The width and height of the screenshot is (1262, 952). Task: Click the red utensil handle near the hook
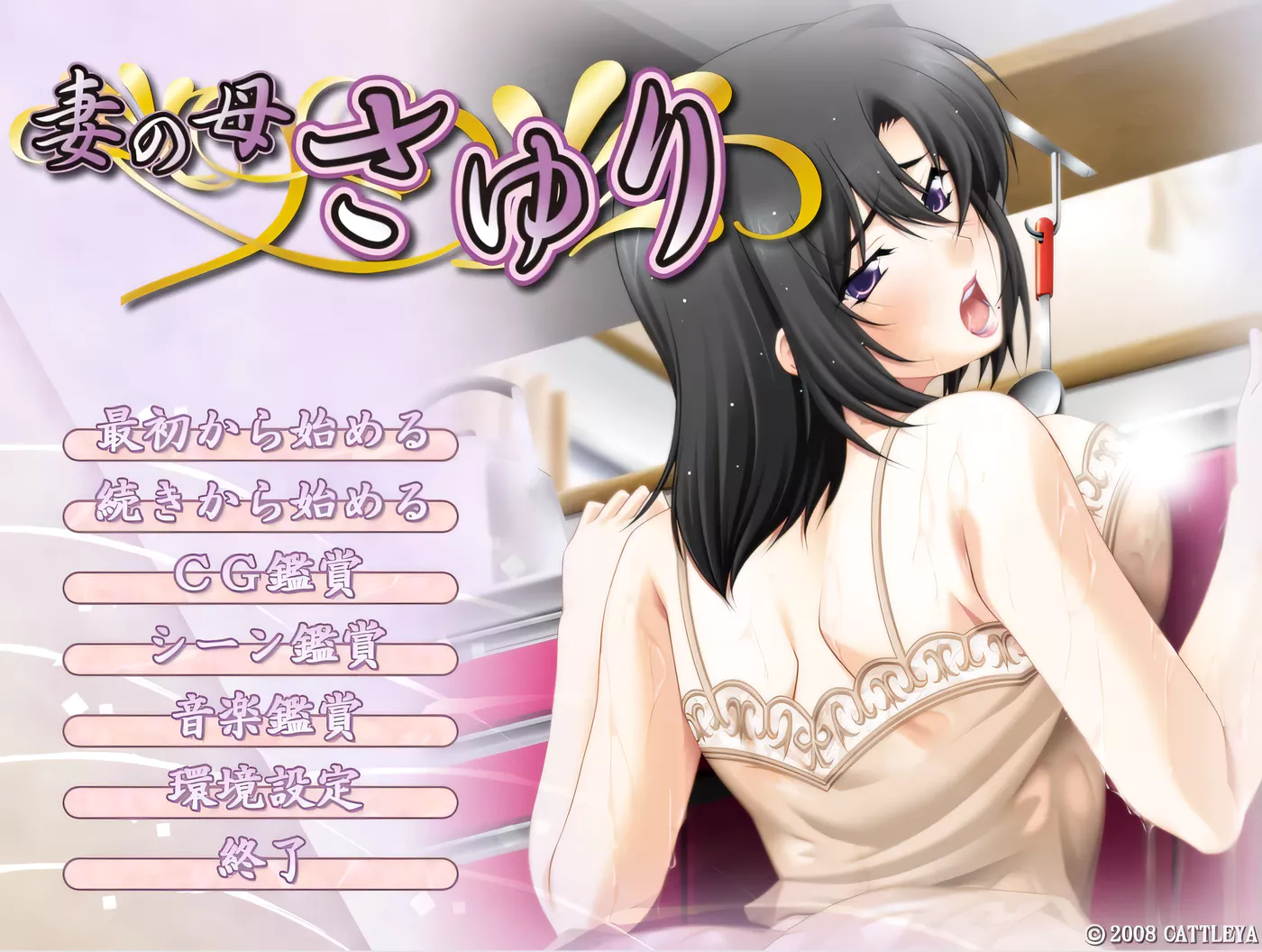[x=1043, y=261]
